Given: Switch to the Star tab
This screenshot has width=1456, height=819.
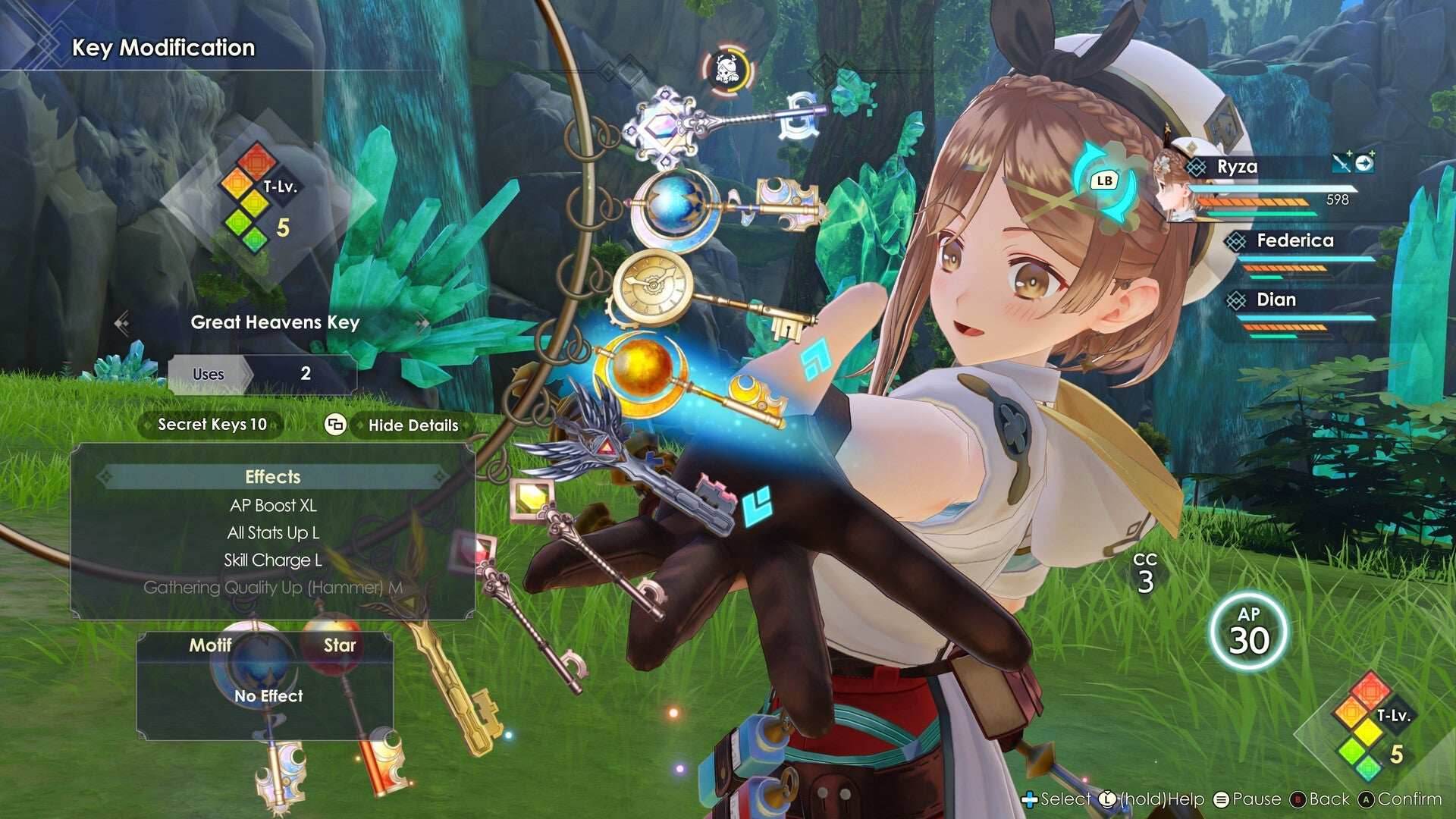Looking at the screenshot, I should (340, 646).
